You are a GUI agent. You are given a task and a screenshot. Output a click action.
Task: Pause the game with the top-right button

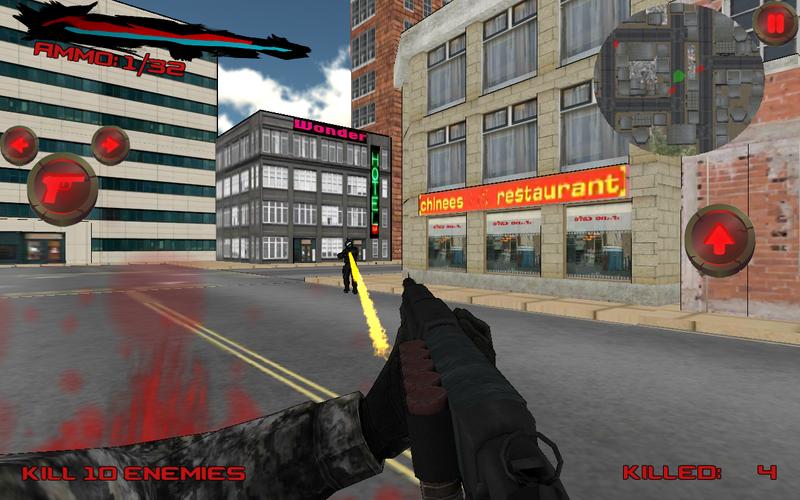point(775,24)
